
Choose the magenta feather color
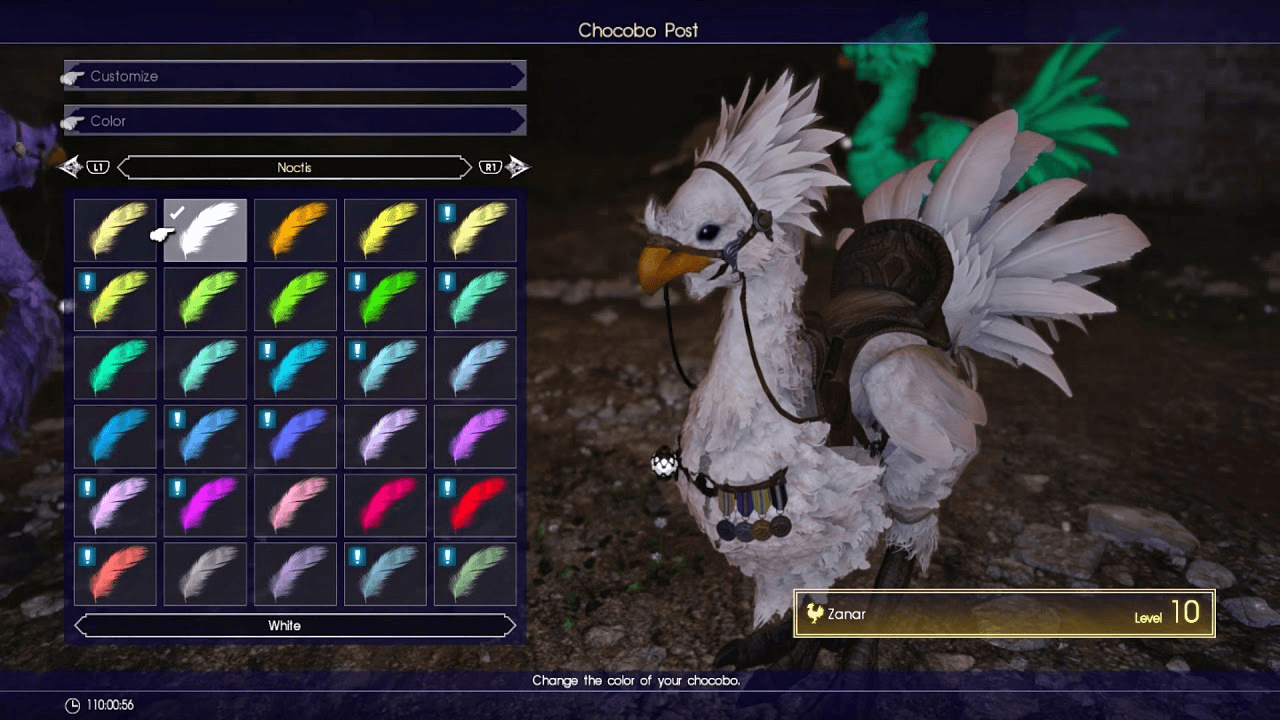click(205, 504)
